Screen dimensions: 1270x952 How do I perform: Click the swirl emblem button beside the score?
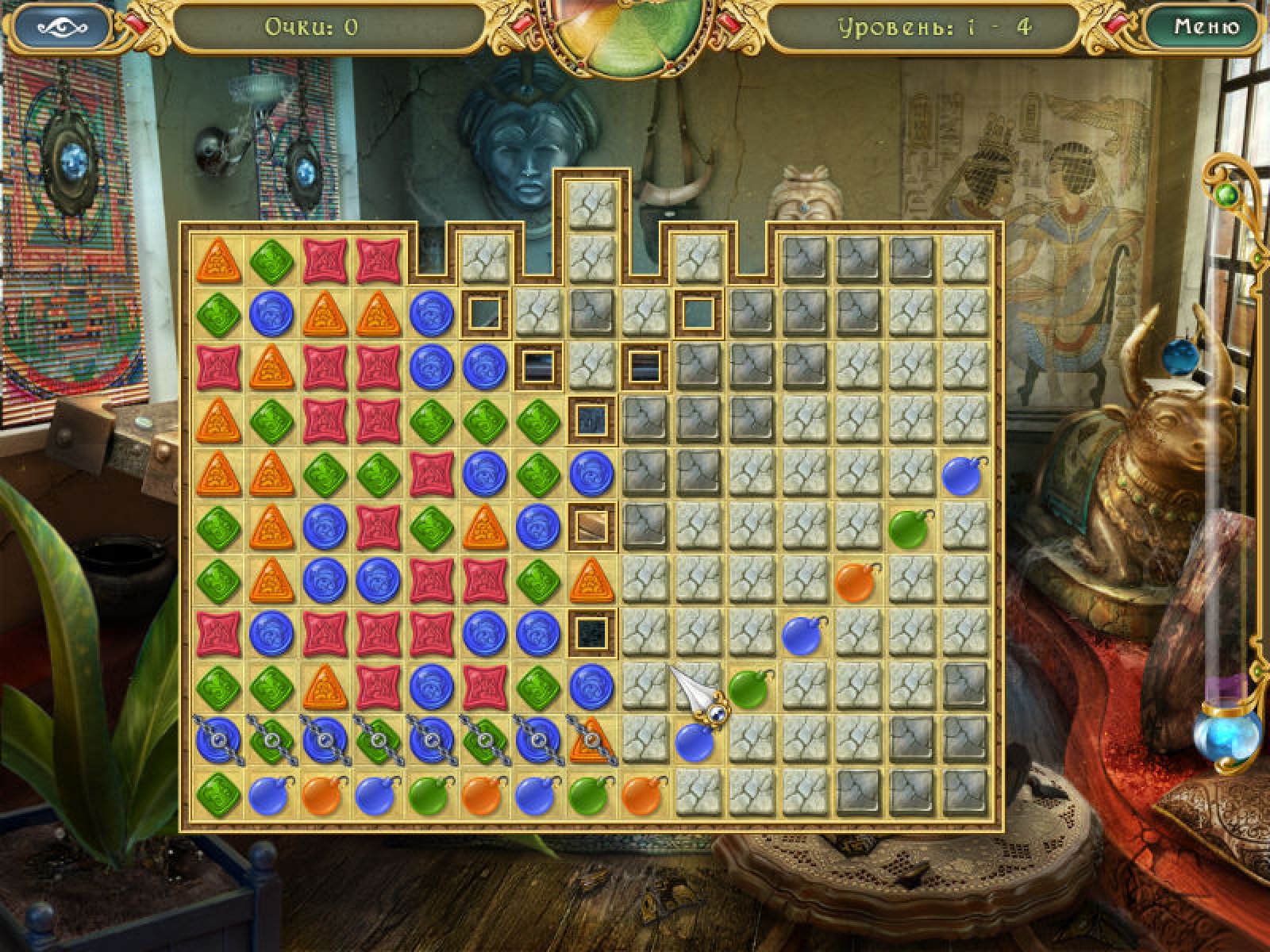coord(63,28)
